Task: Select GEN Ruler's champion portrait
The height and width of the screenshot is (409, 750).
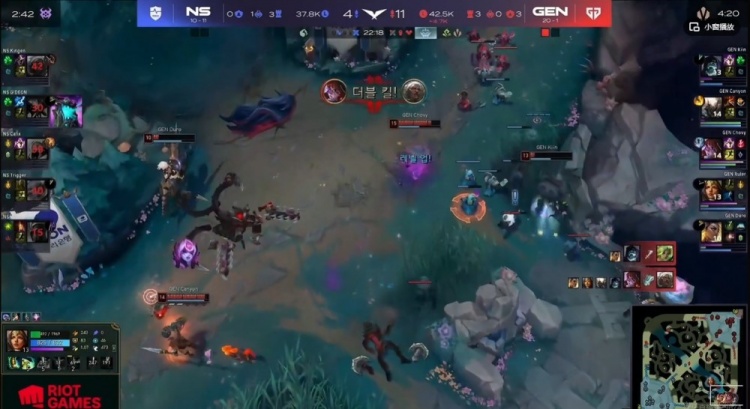Action: coord(711,189)
